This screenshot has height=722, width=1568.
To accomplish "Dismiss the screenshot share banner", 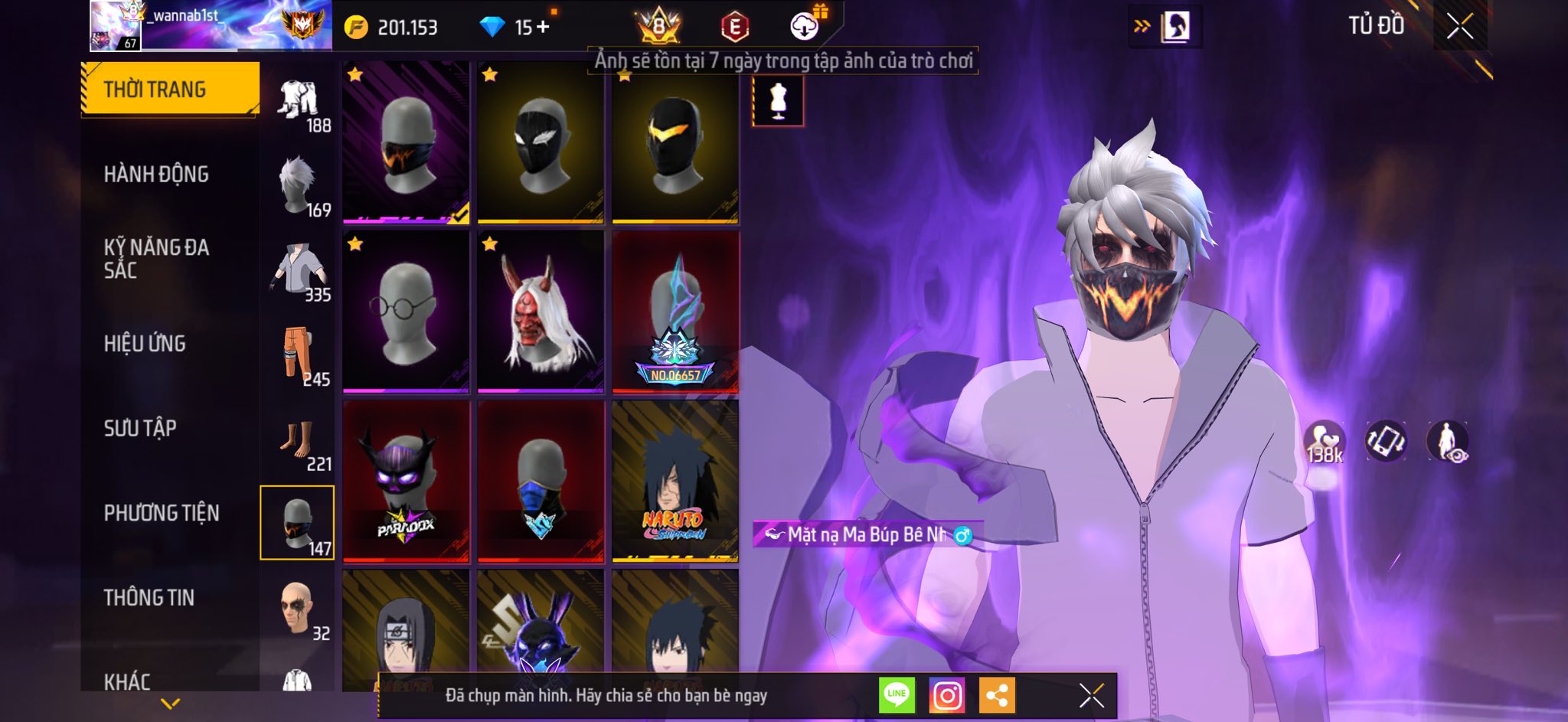I will 1091,695.
